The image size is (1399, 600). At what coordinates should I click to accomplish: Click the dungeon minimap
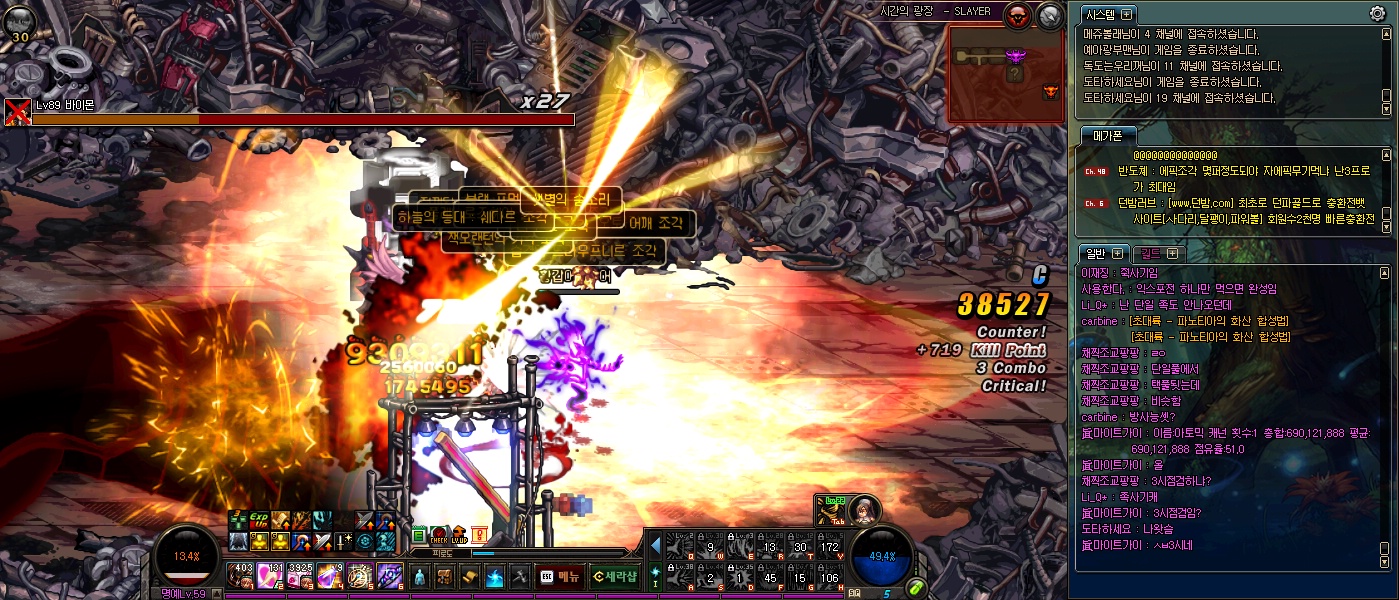point(1004,73)
